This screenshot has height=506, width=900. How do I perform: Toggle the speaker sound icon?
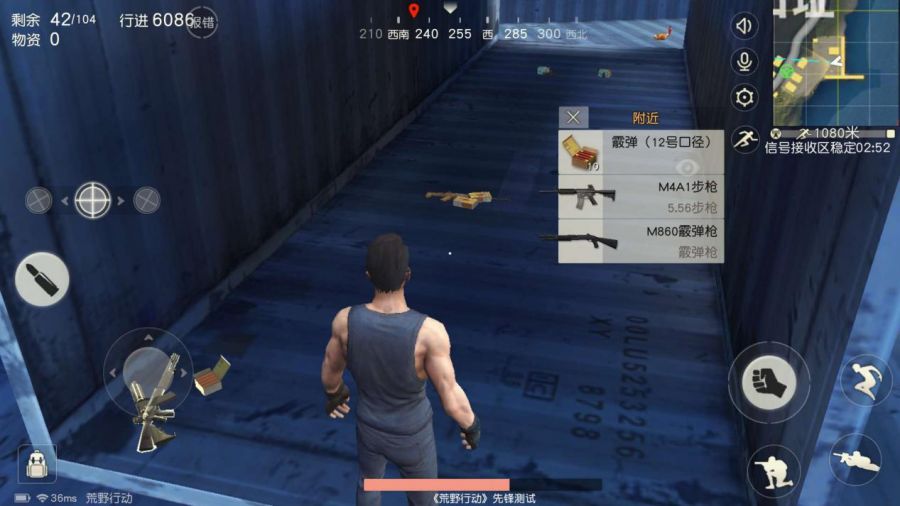[744, 26]
